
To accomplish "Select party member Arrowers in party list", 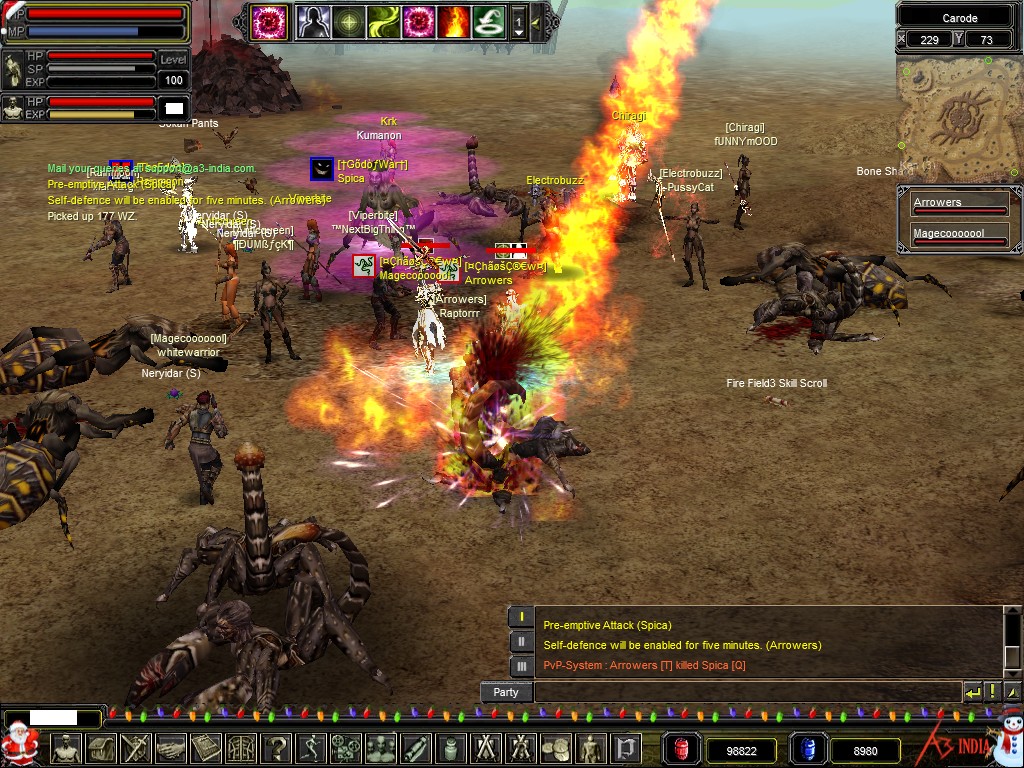I will point(958,205).
